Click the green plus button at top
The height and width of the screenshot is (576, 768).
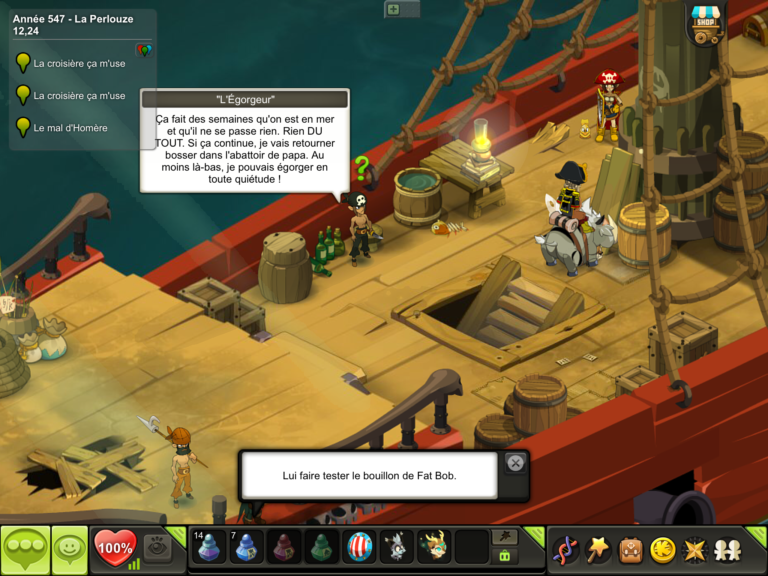point(393,9)
